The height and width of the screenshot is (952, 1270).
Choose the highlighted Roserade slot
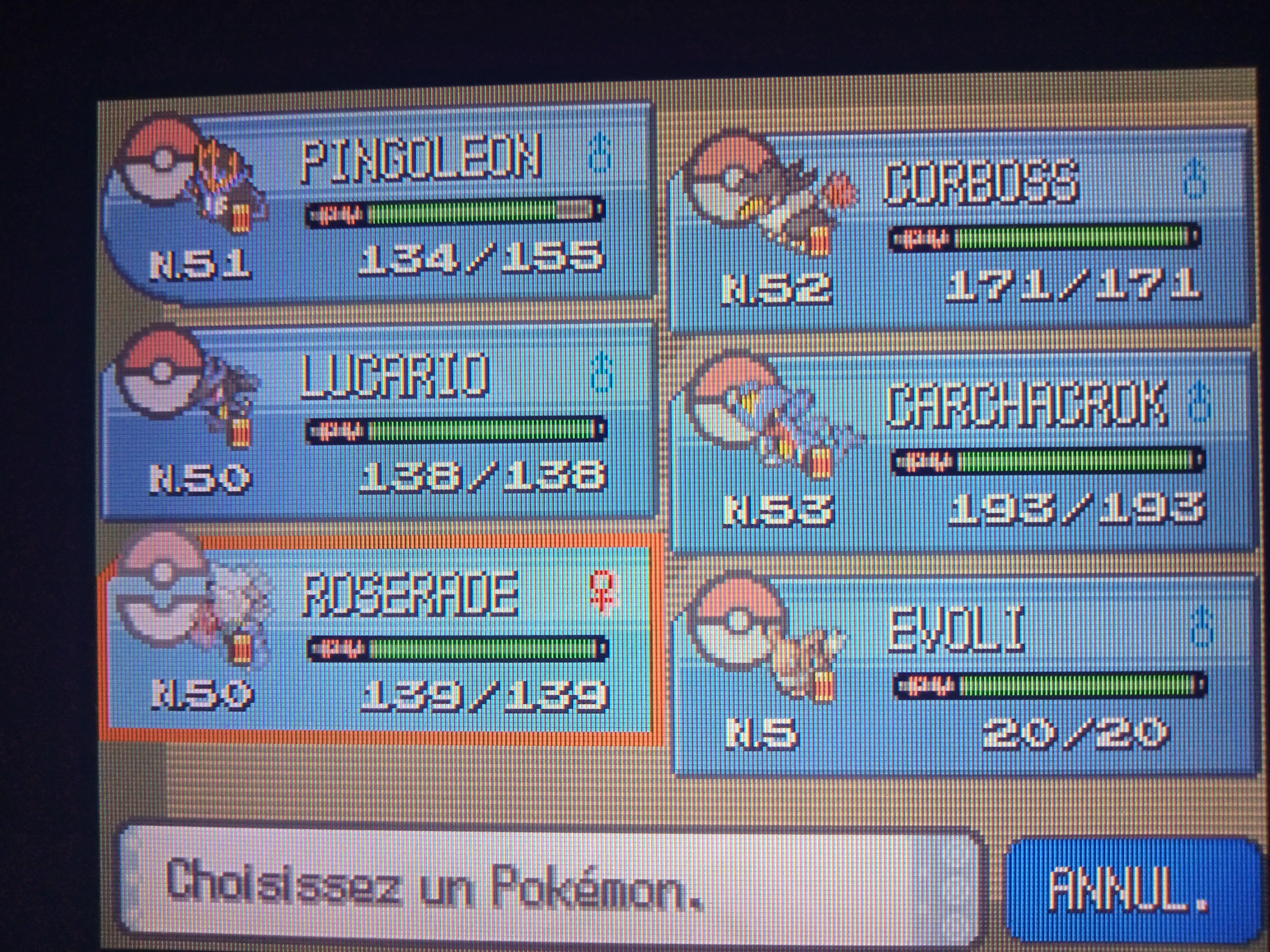point(379,640)
